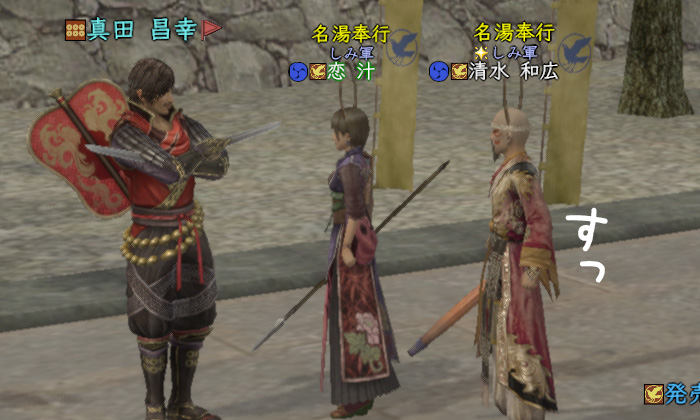This screenshot has width=700, height=420.
Task: Select the 真田 昌幸 name plate
Action: tap(142, 29)
